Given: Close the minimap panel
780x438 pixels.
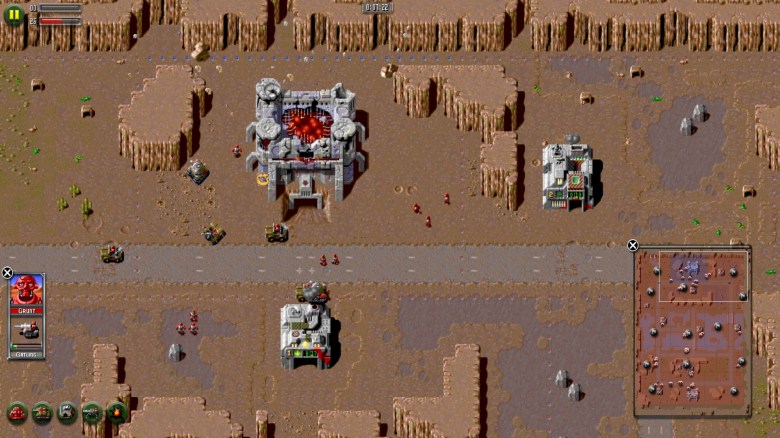Looking at the screenshot, I should tap(632, 246).
